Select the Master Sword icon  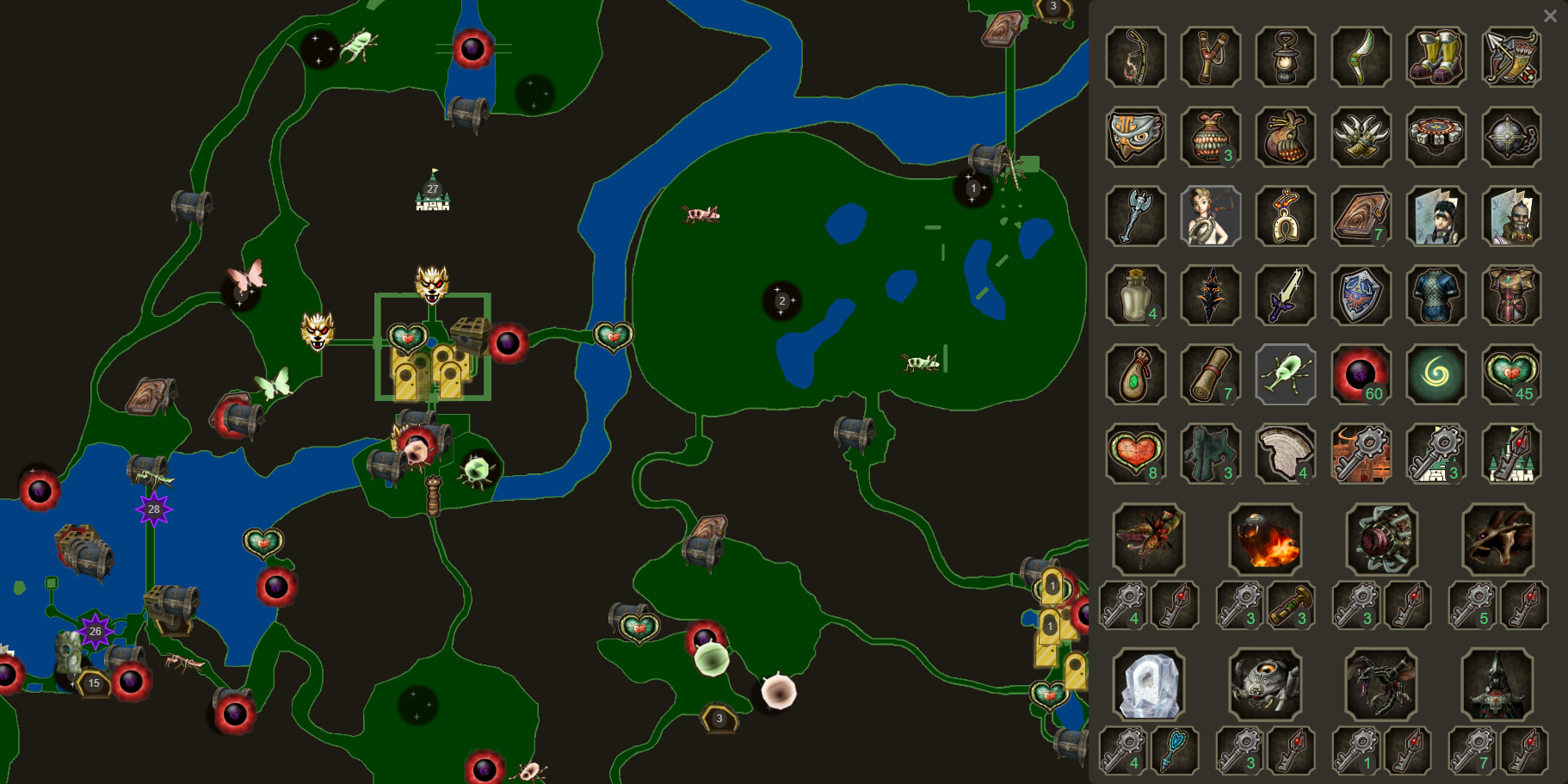point(1286,296)
